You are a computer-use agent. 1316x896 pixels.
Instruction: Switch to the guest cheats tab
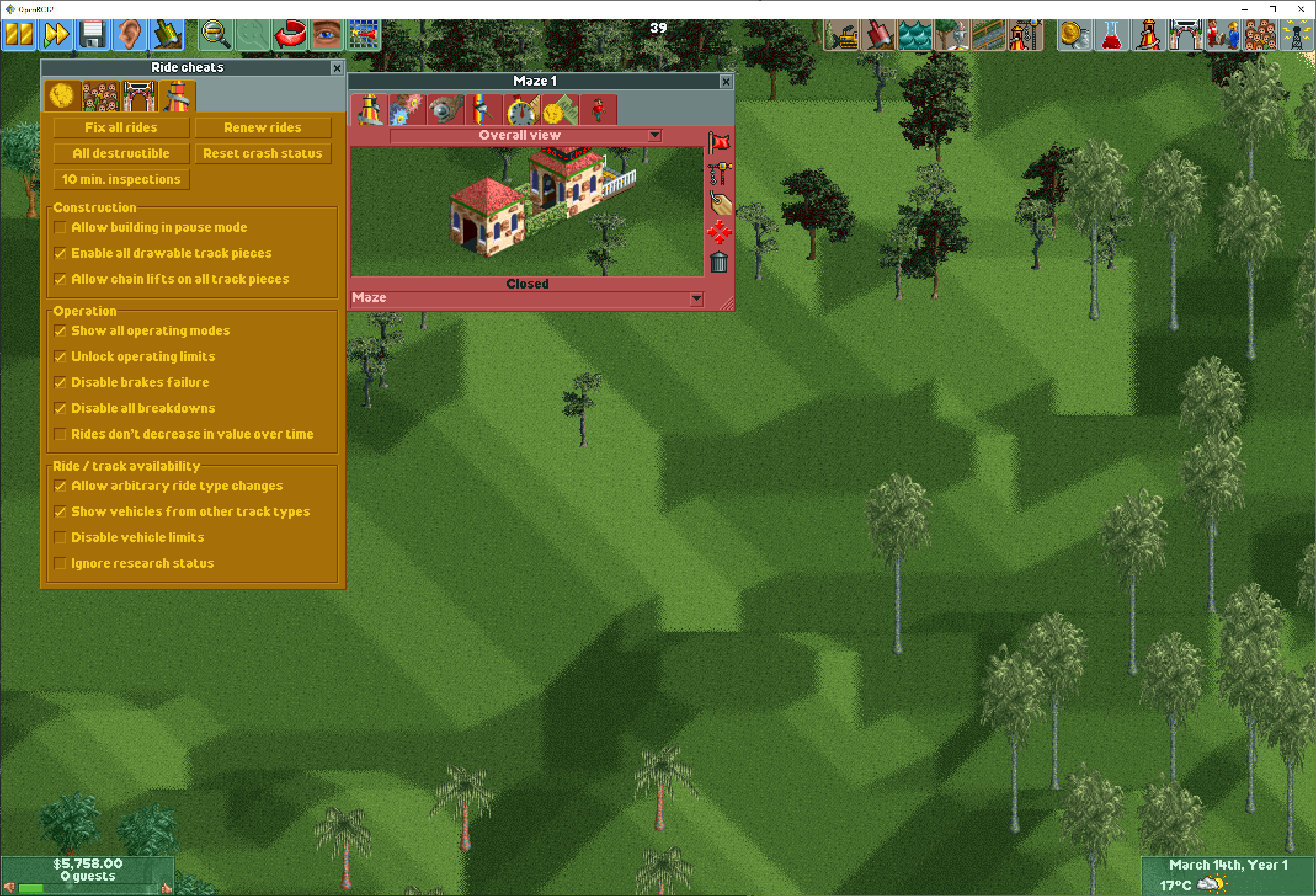pyautogui.click(x=100, y=95)
